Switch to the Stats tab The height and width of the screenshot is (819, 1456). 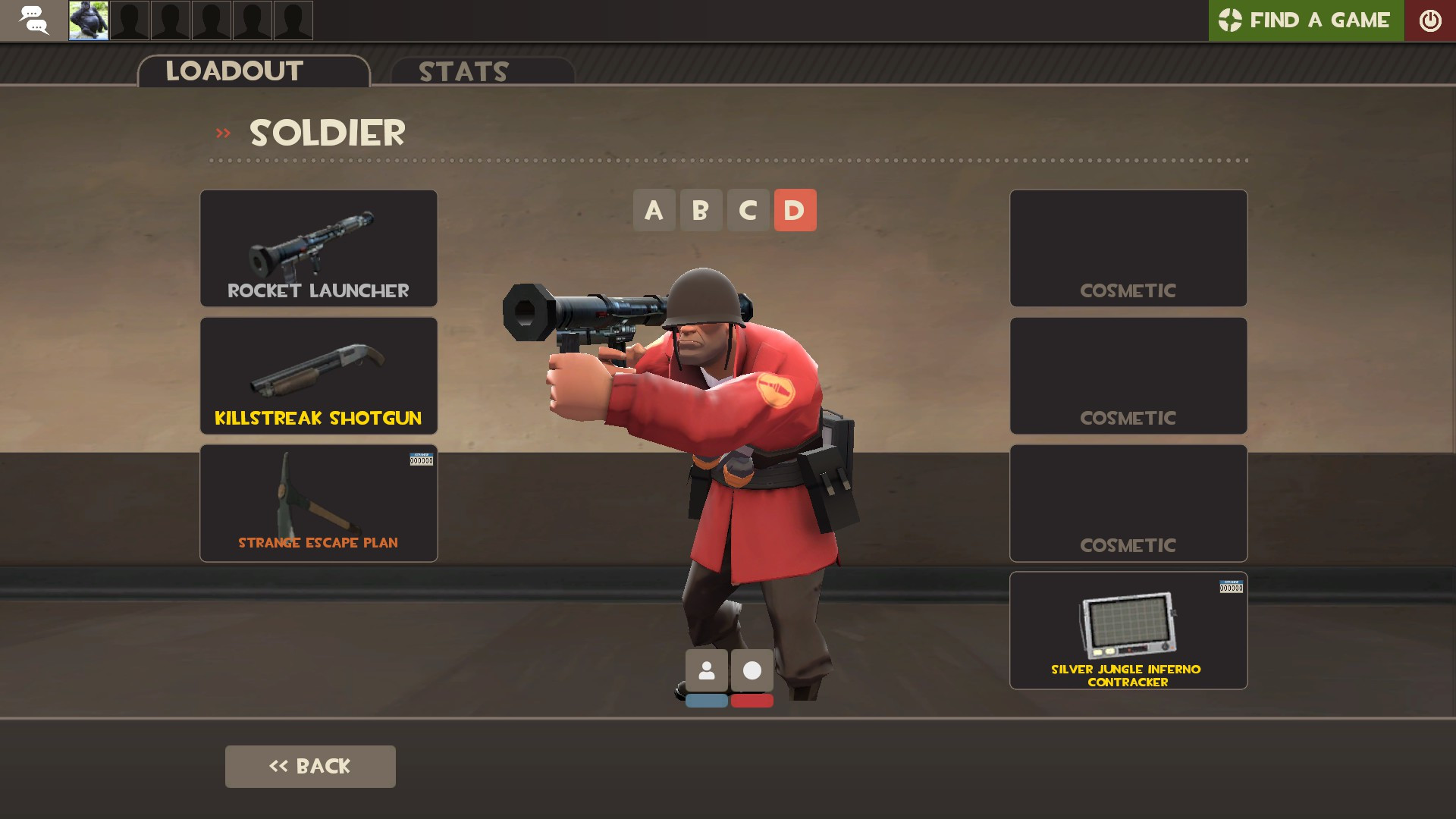463,71
